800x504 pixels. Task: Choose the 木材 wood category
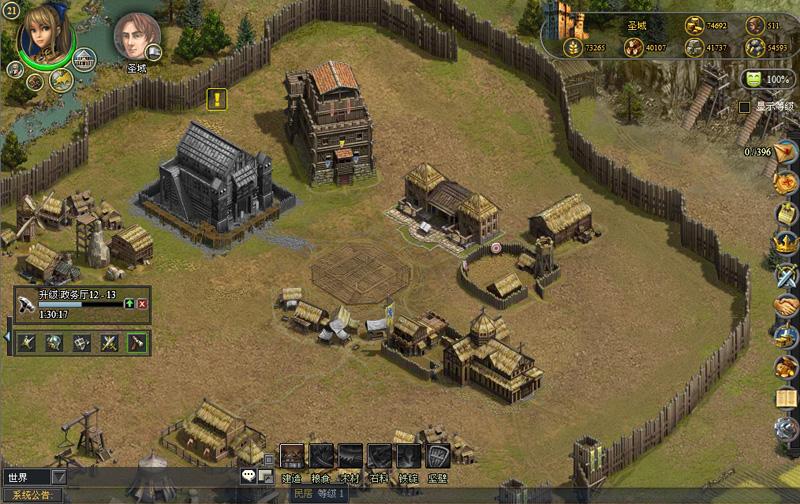pyautogui.click(x=350, y=457)
